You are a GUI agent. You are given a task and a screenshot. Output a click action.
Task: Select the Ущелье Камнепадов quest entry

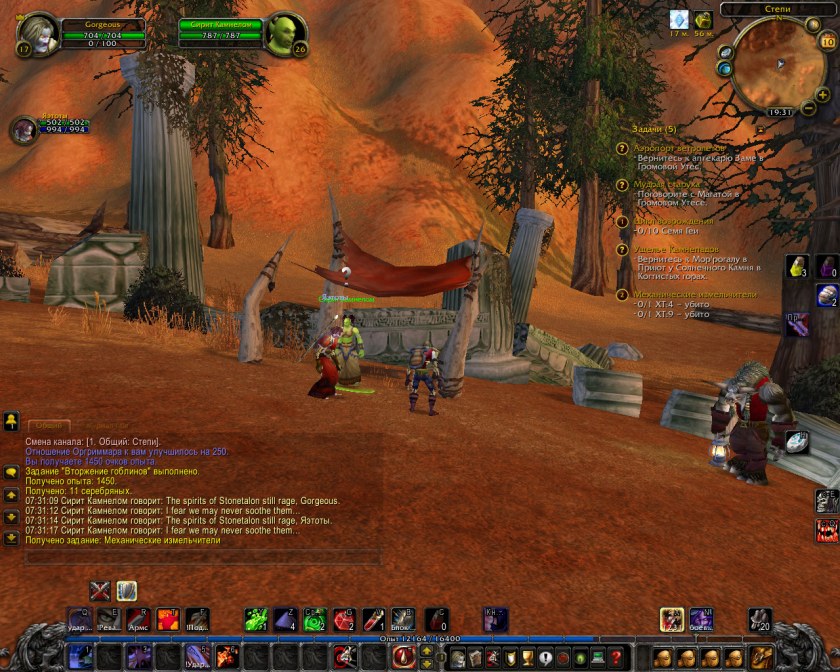click(x=676, y=248)
